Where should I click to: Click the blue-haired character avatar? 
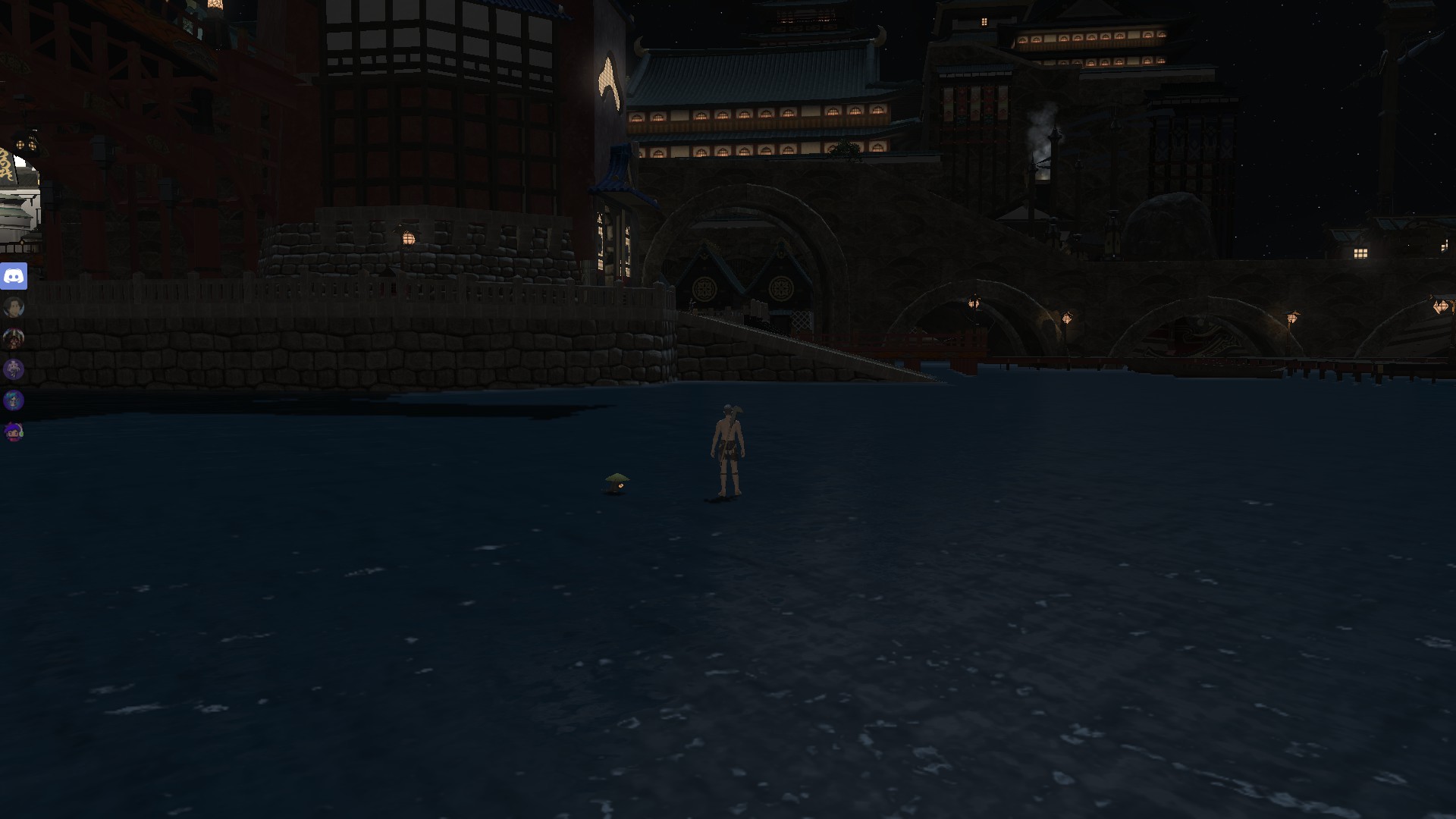(13, 400)
